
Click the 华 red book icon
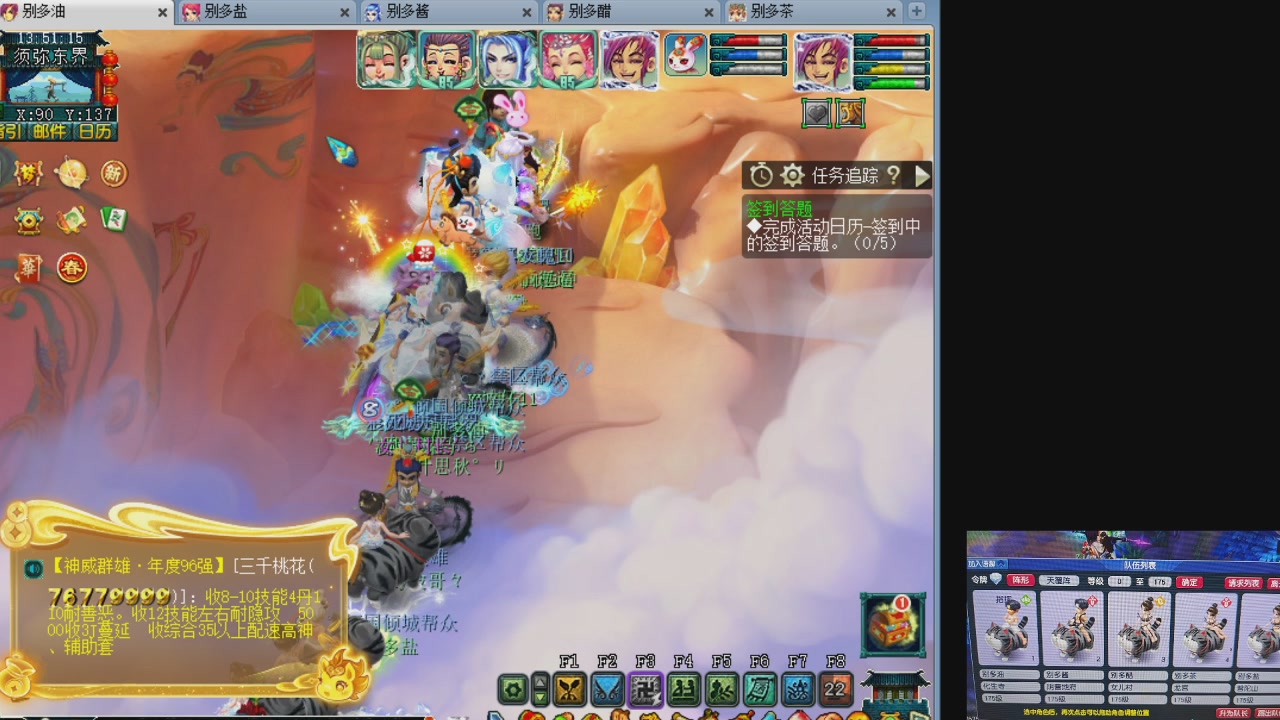(x=29, y=267)
